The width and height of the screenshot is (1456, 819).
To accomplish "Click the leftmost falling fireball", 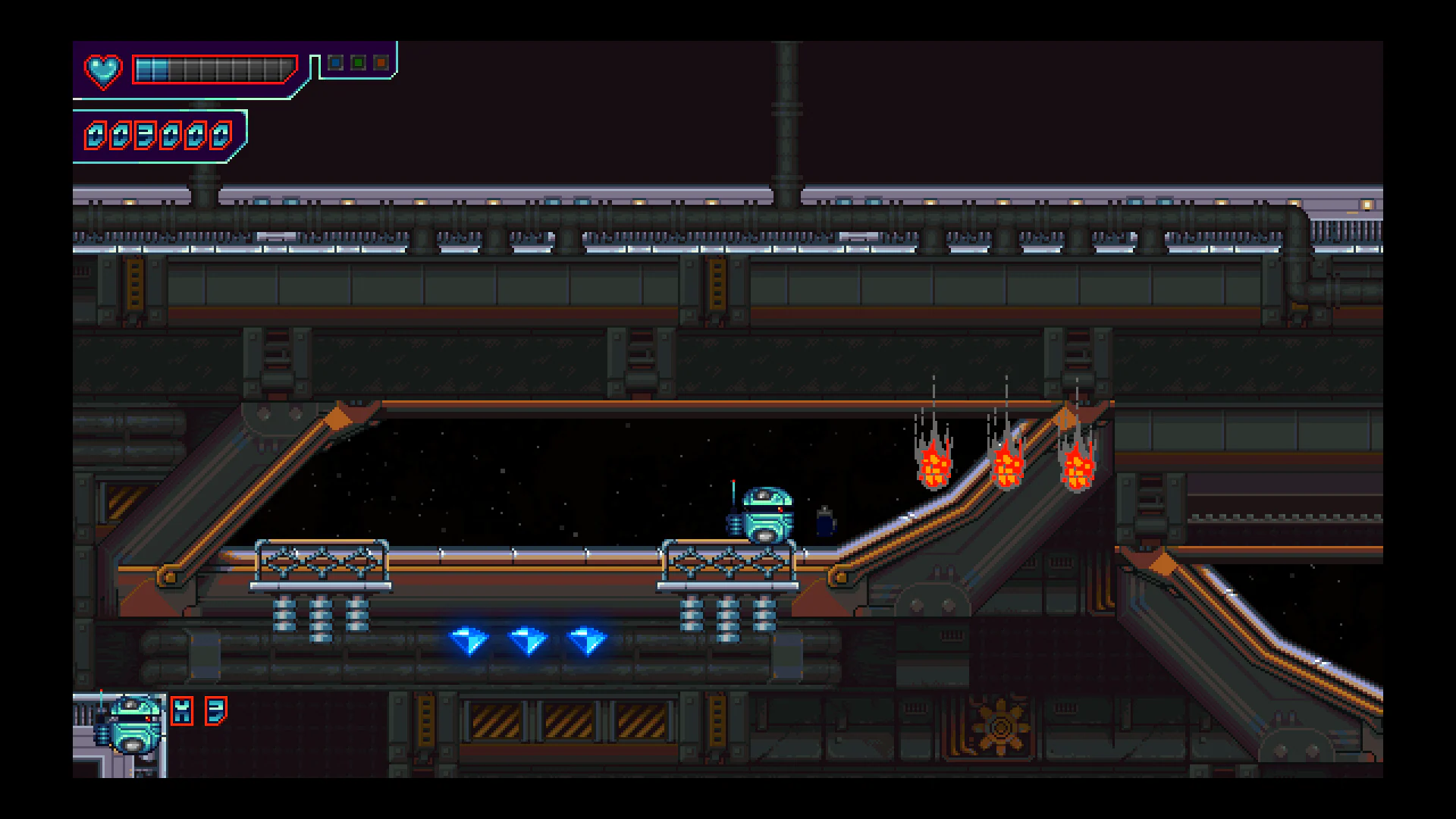I will [934, 466].
